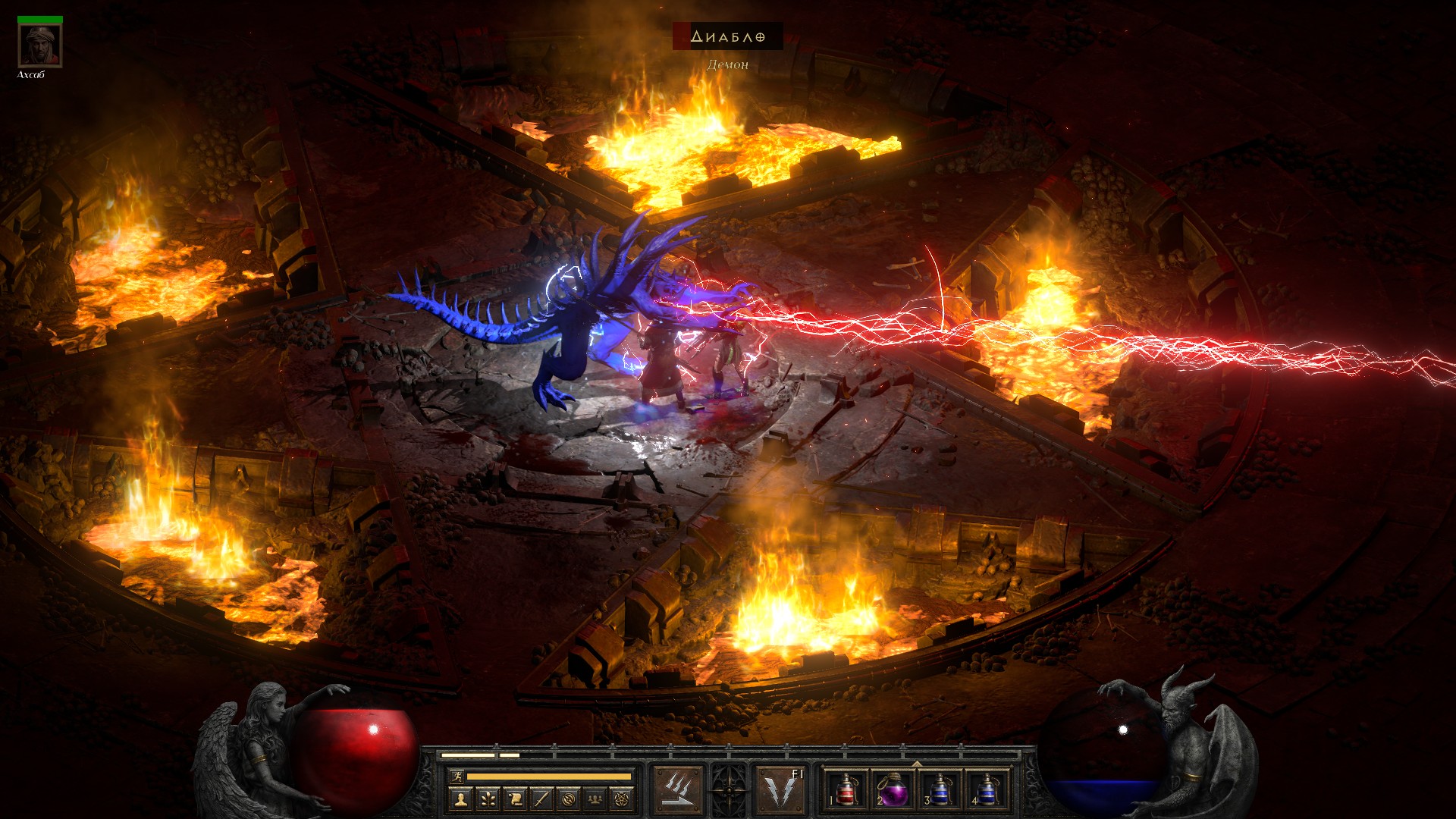This screenshot has width=1456, height=819.
Task: Click the sword icon in mini menu
Action: (x=541, y=799)
